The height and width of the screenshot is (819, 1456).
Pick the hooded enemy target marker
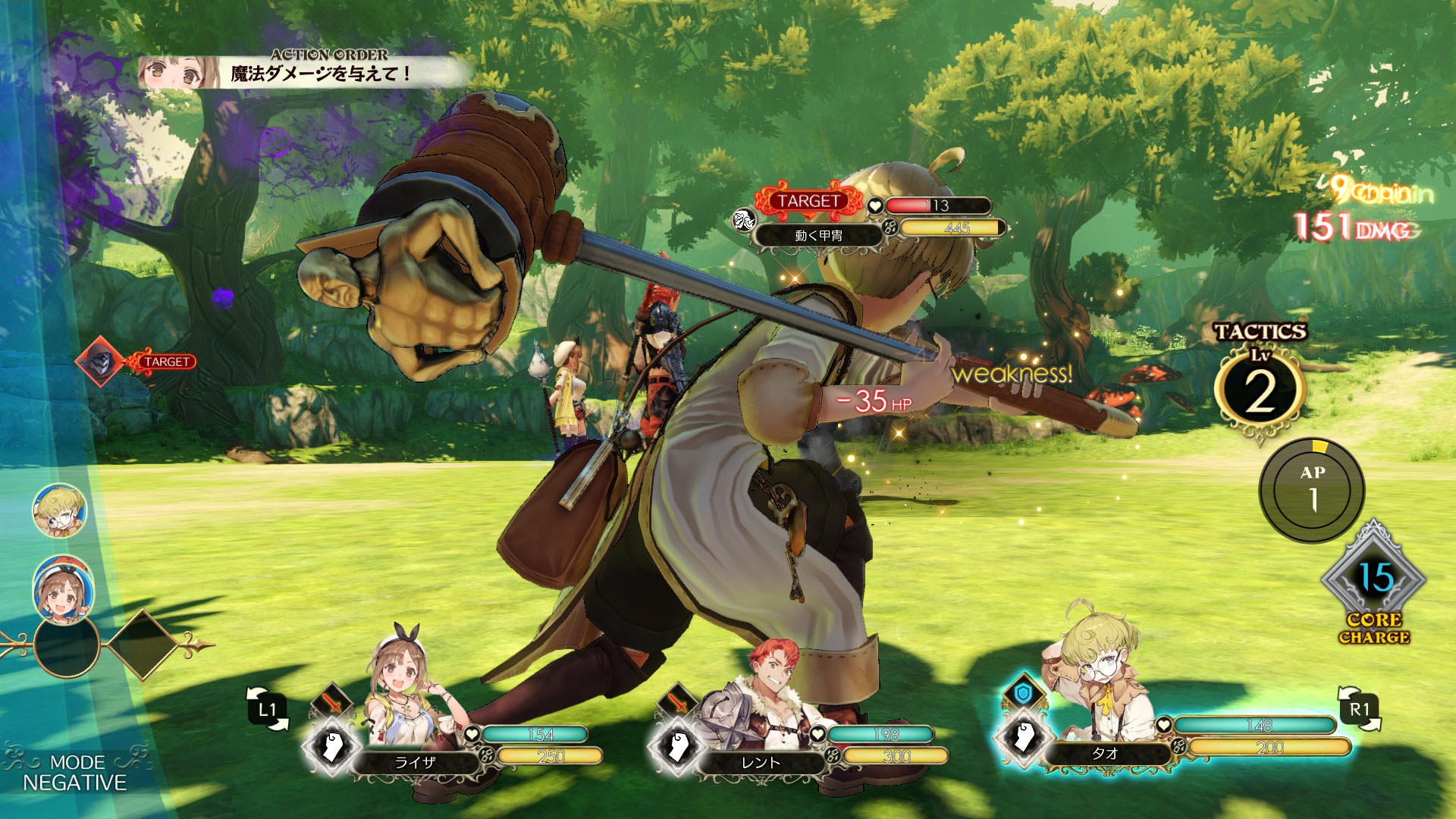99,362
